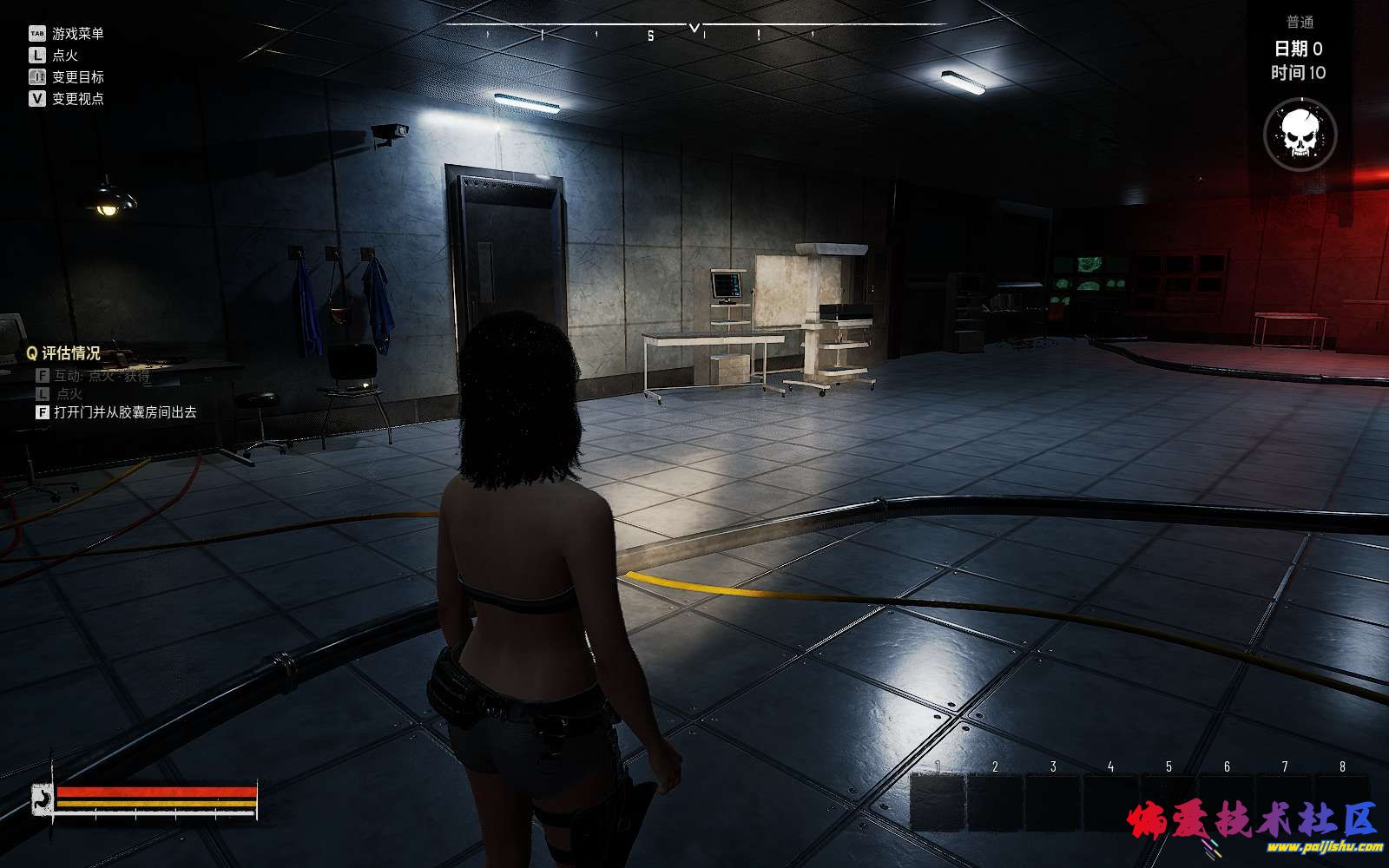Screen dimensions: 1389x868
Task: Open the arm status icon beside health bars
Action: point(42,800)
